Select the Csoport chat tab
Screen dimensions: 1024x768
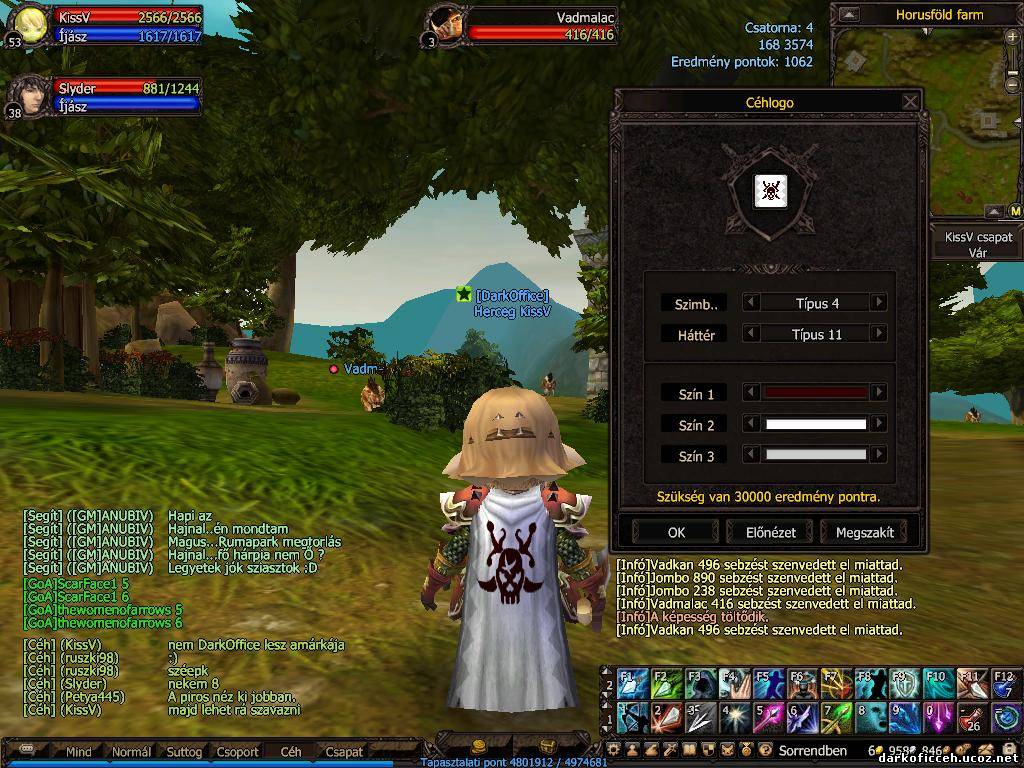pos(238,752)
